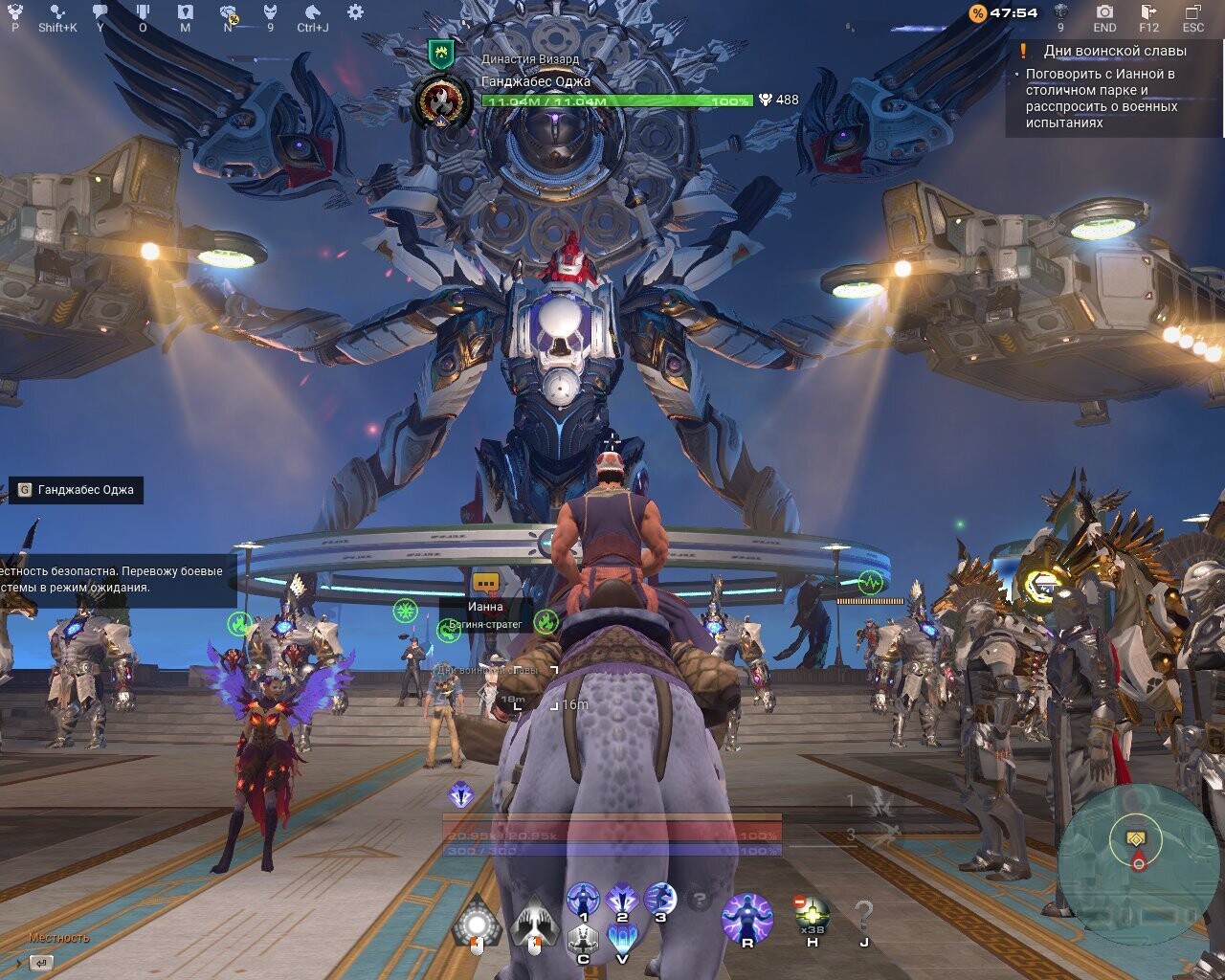1225x980 pixels.
Task: Open the mount horse-head menu icon
Action: pyautogui.click(x=312, y=12)
